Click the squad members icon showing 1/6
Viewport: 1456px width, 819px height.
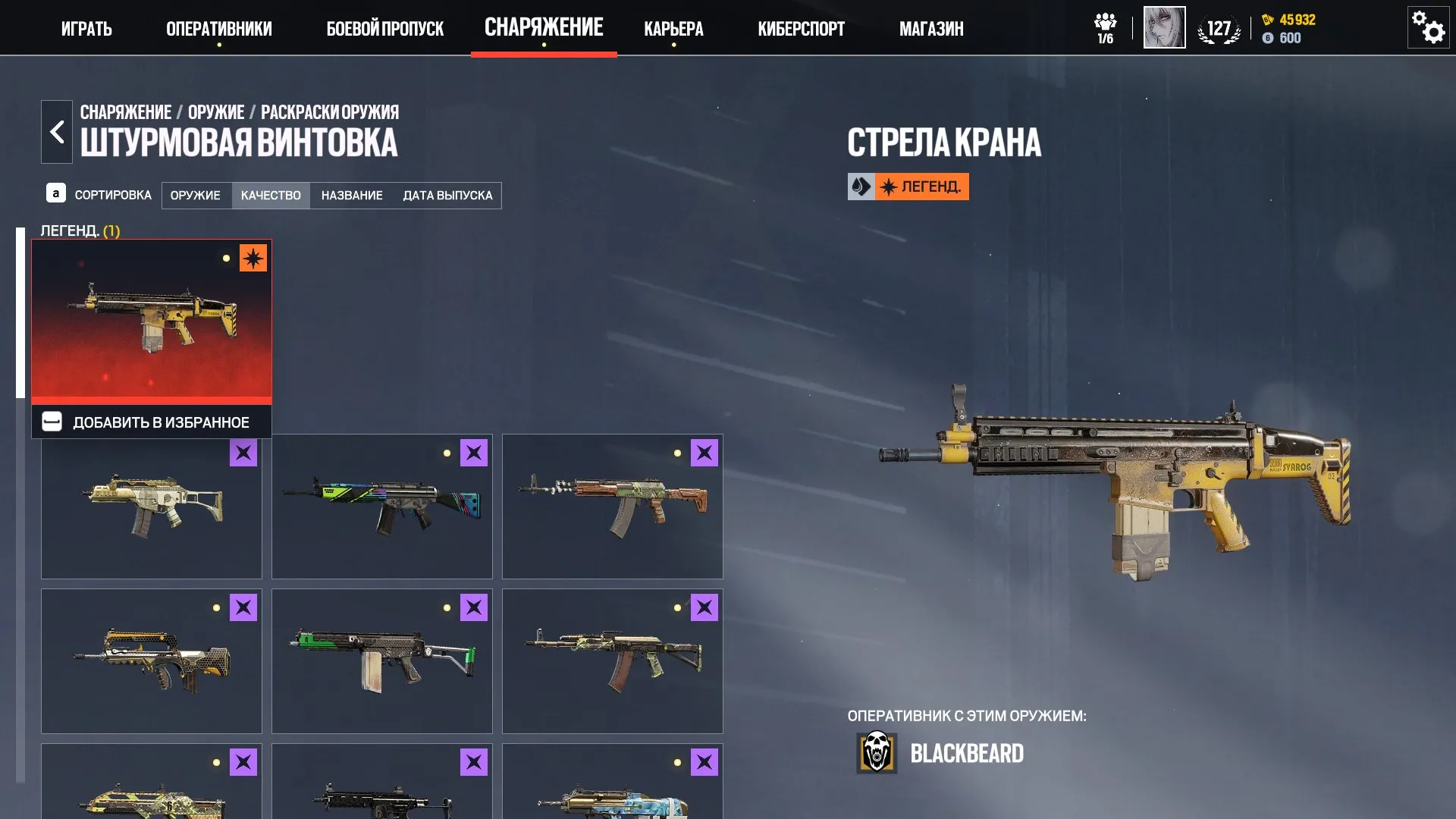1106,27
